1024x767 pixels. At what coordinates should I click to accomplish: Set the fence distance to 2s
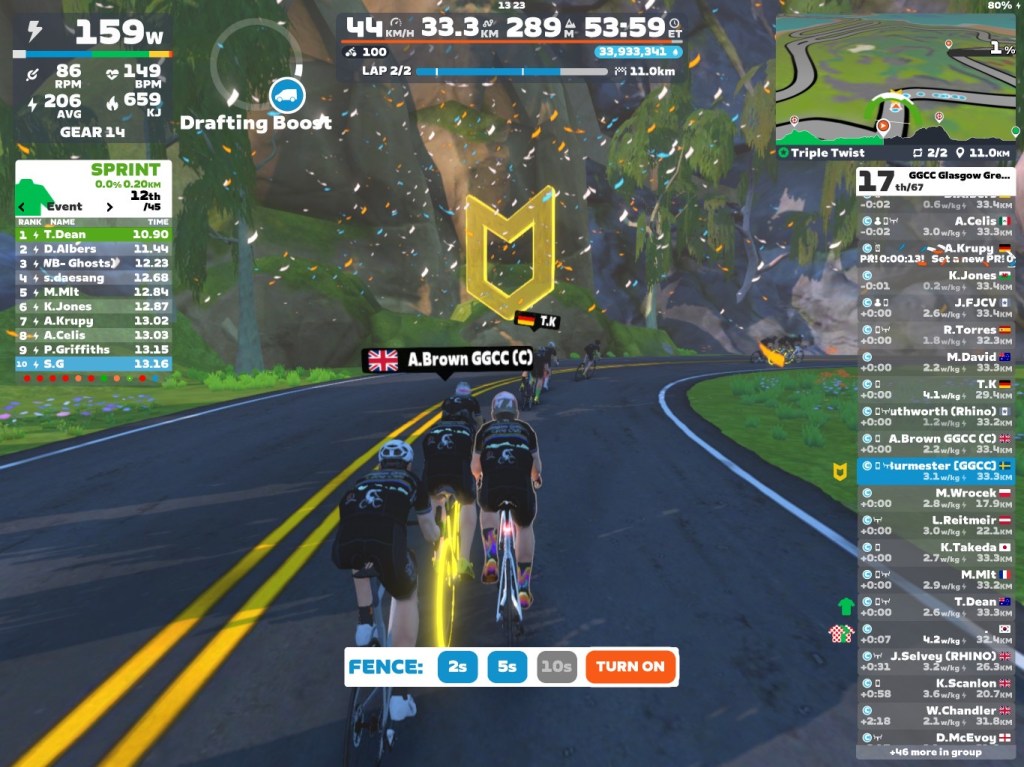pos(457,666)
